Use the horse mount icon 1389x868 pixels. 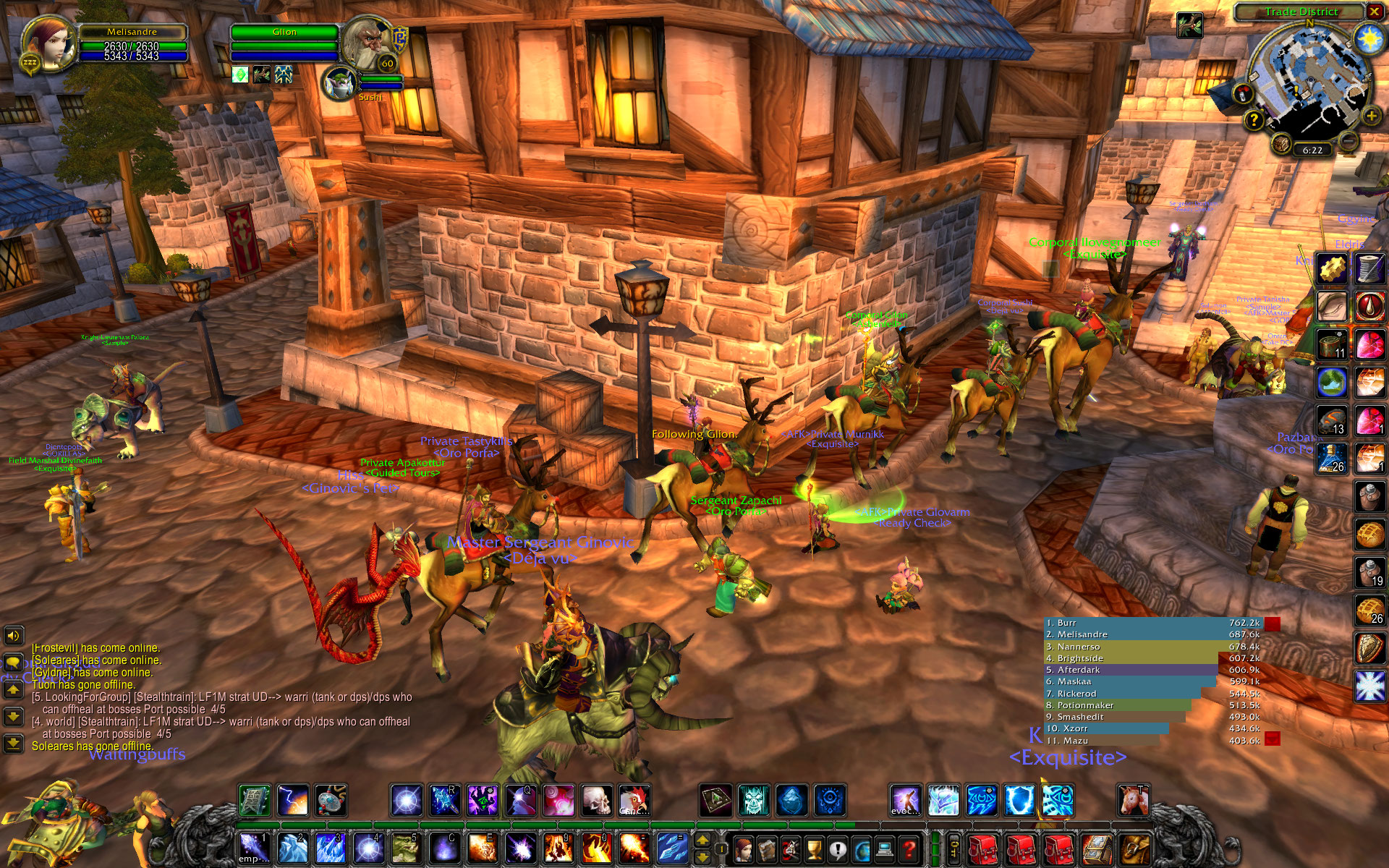(1133, 801)
